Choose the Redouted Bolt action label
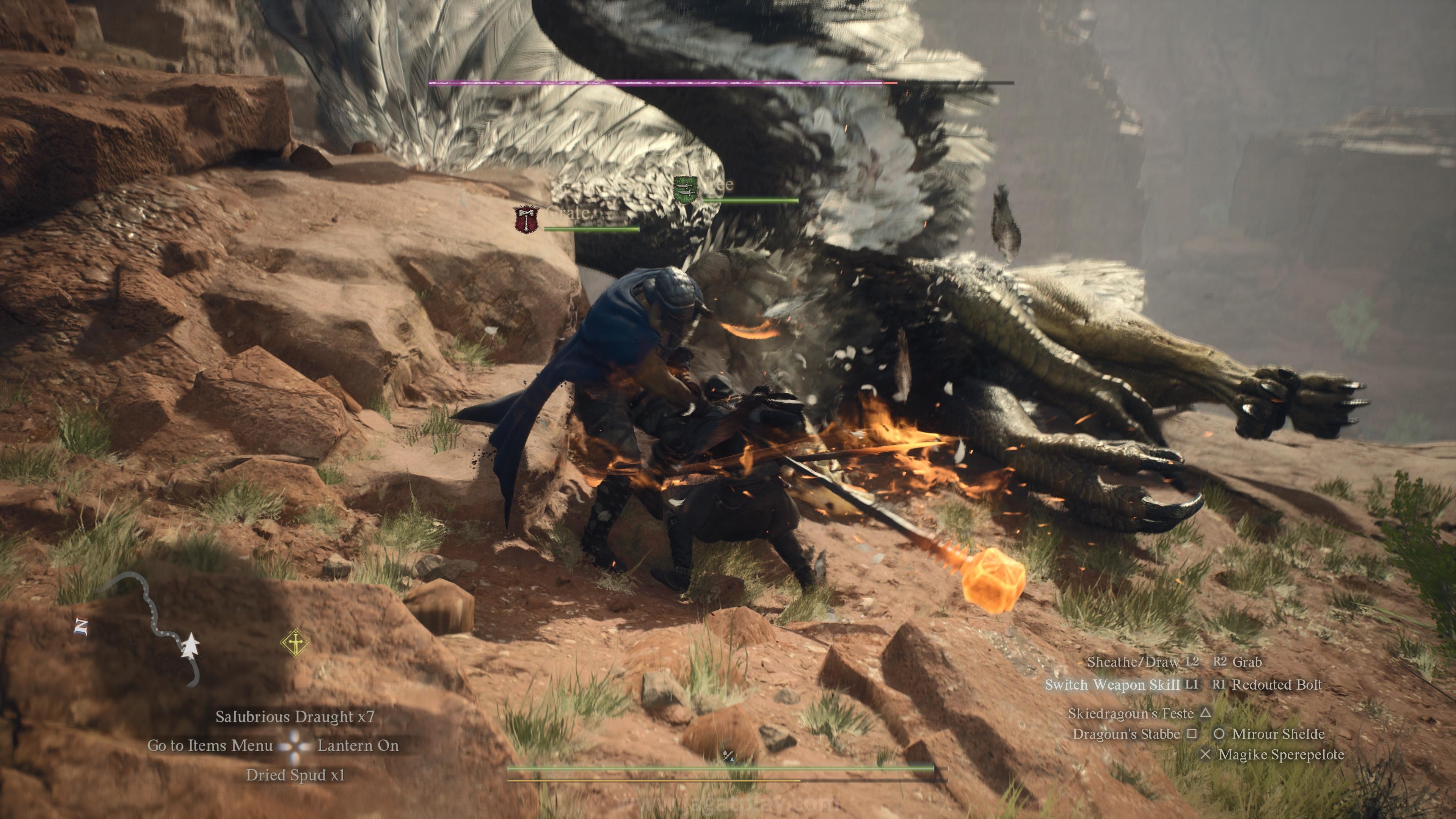 click(1277, 684)
